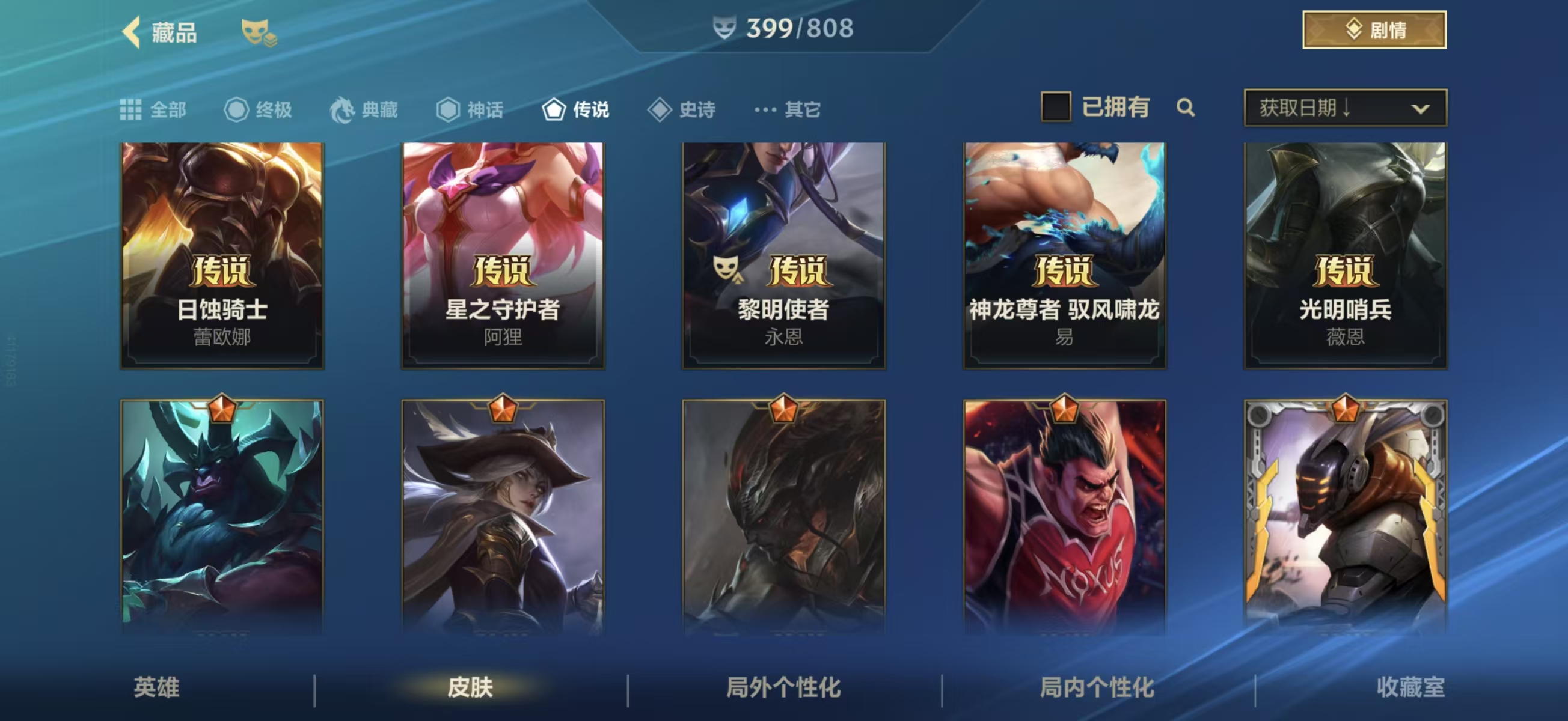Filter by 史诗 rarity

click(x=682, y=109)
